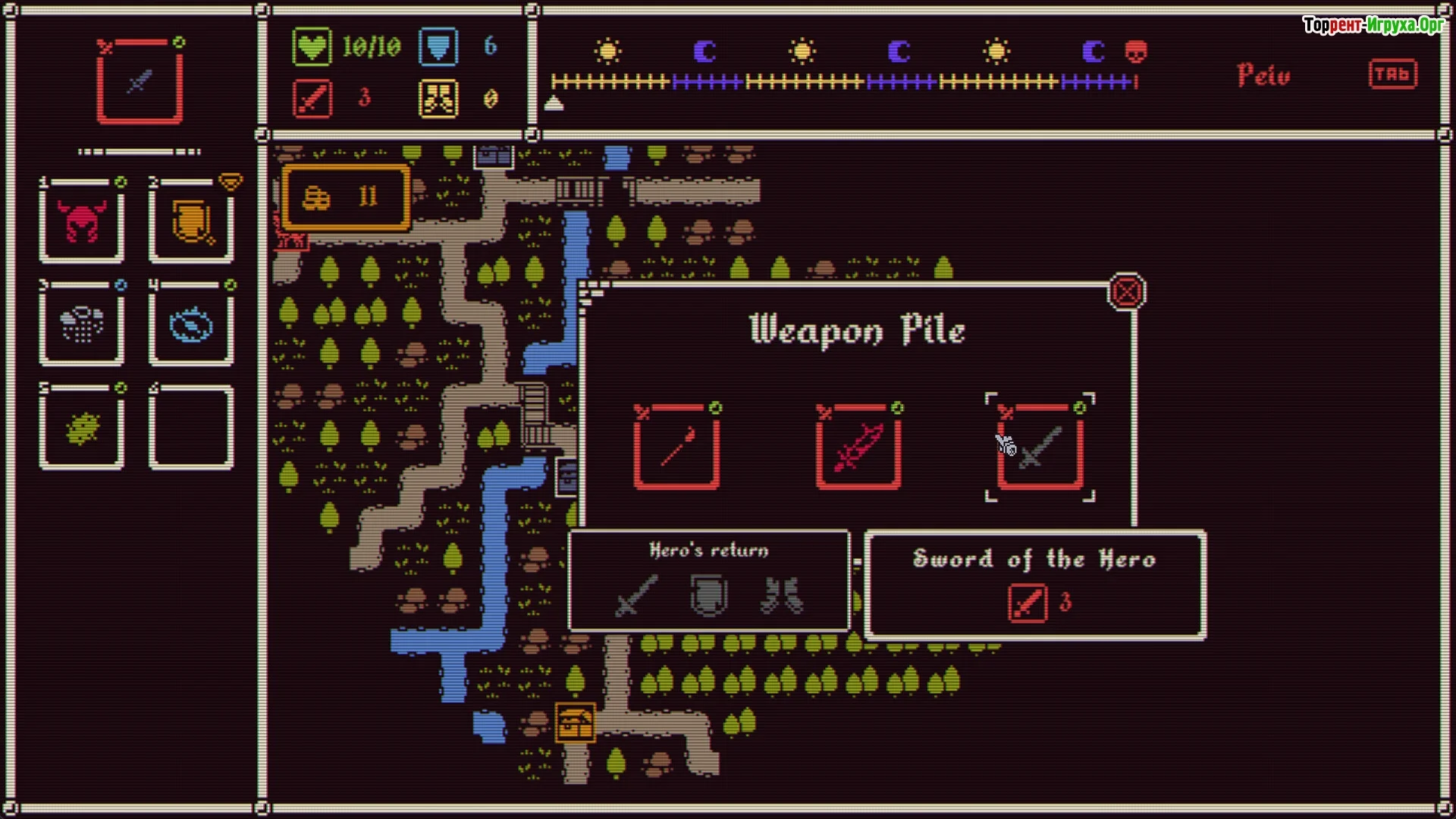Close the Weapon Pile window
The height and width of the screenshot is (819, 1456).
(x=1126, y=292)
